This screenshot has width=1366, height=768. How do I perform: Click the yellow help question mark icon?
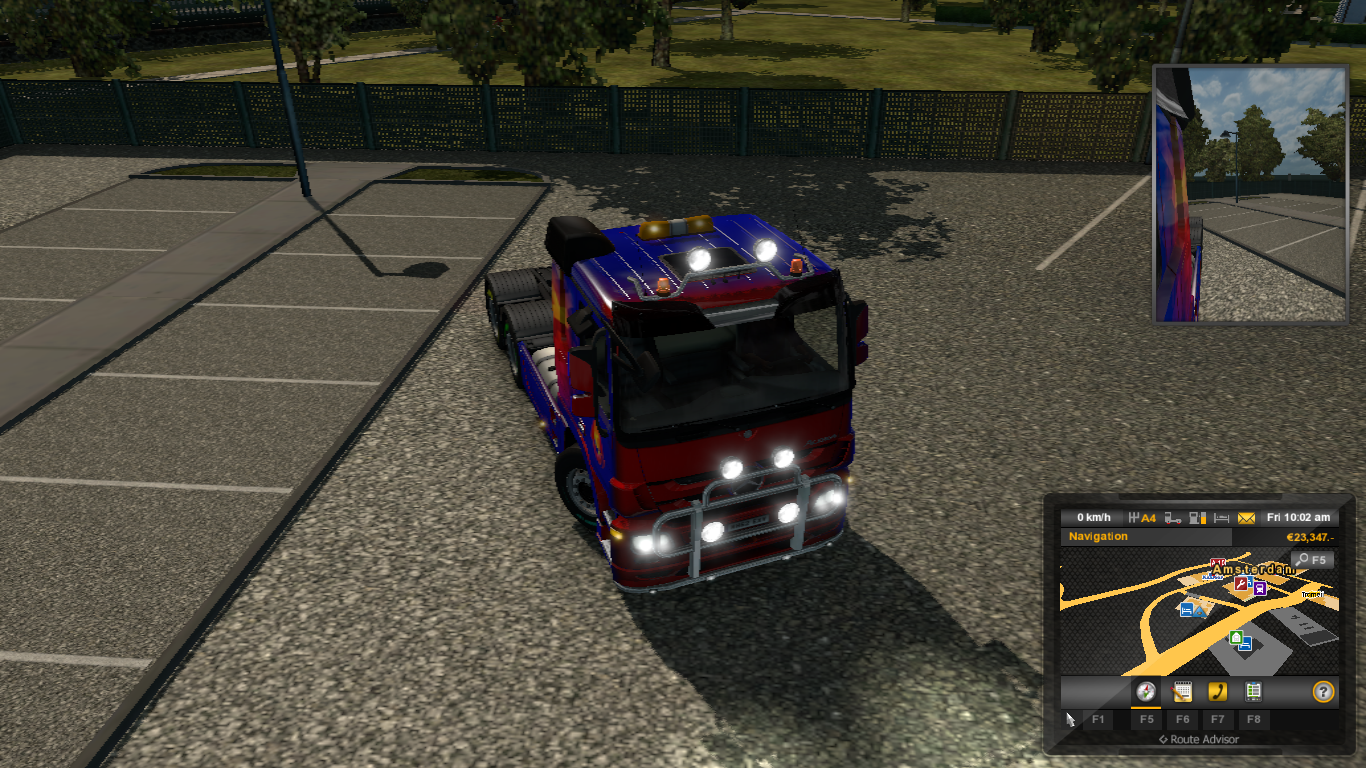pos(1323,691)
